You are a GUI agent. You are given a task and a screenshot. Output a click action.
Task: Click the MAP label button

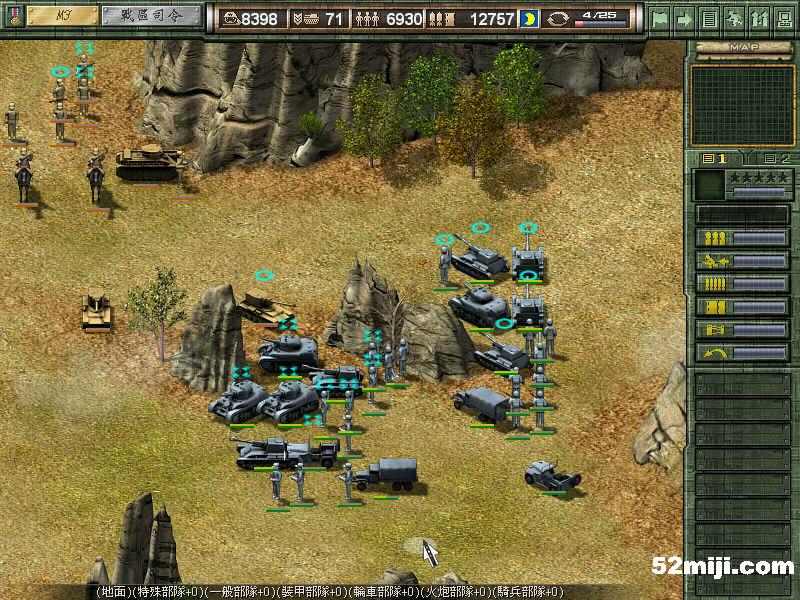click(742, 47)
